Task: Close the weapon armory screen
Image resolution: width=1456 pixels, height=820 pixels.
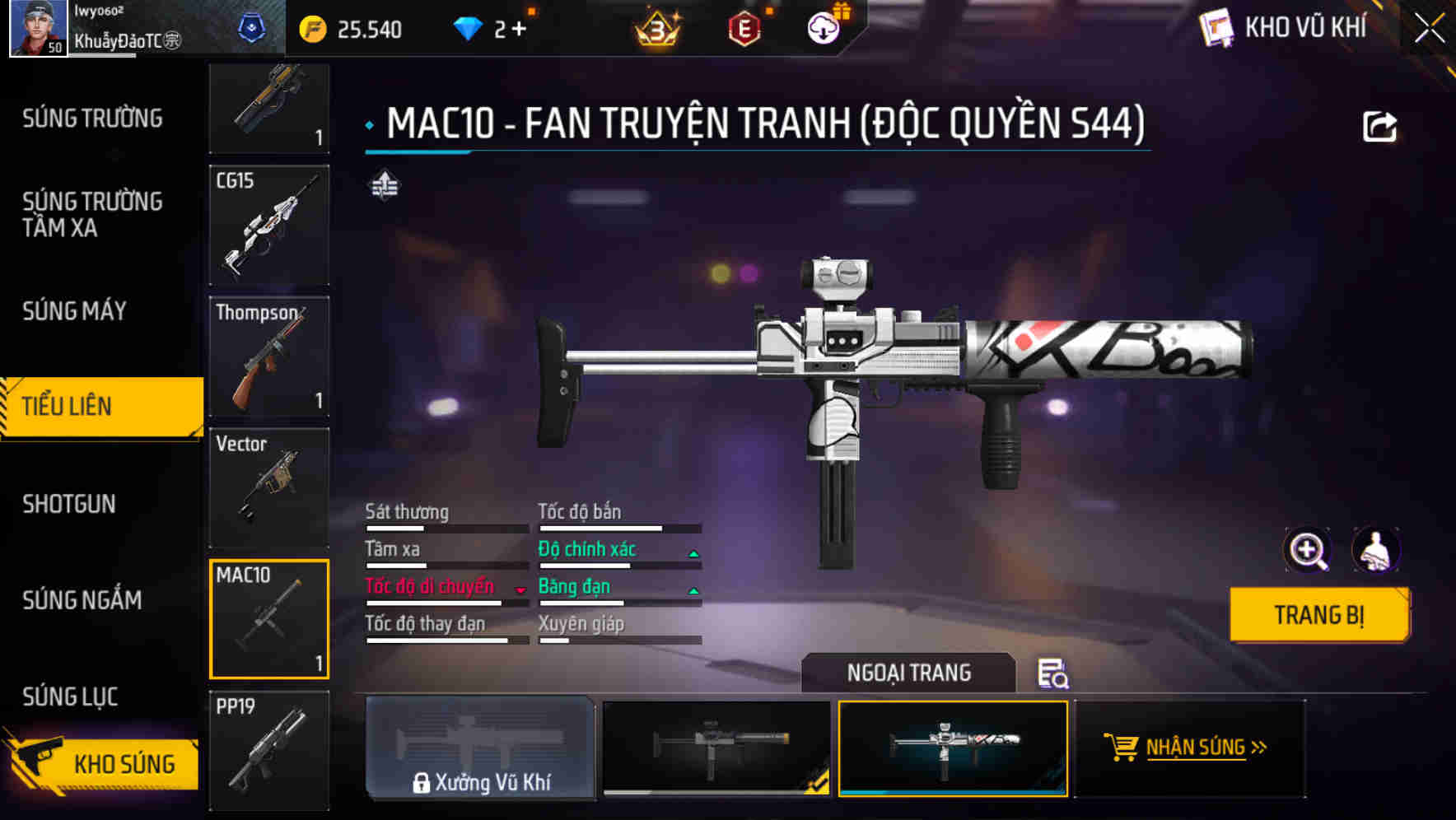Action: (1429, 29)
